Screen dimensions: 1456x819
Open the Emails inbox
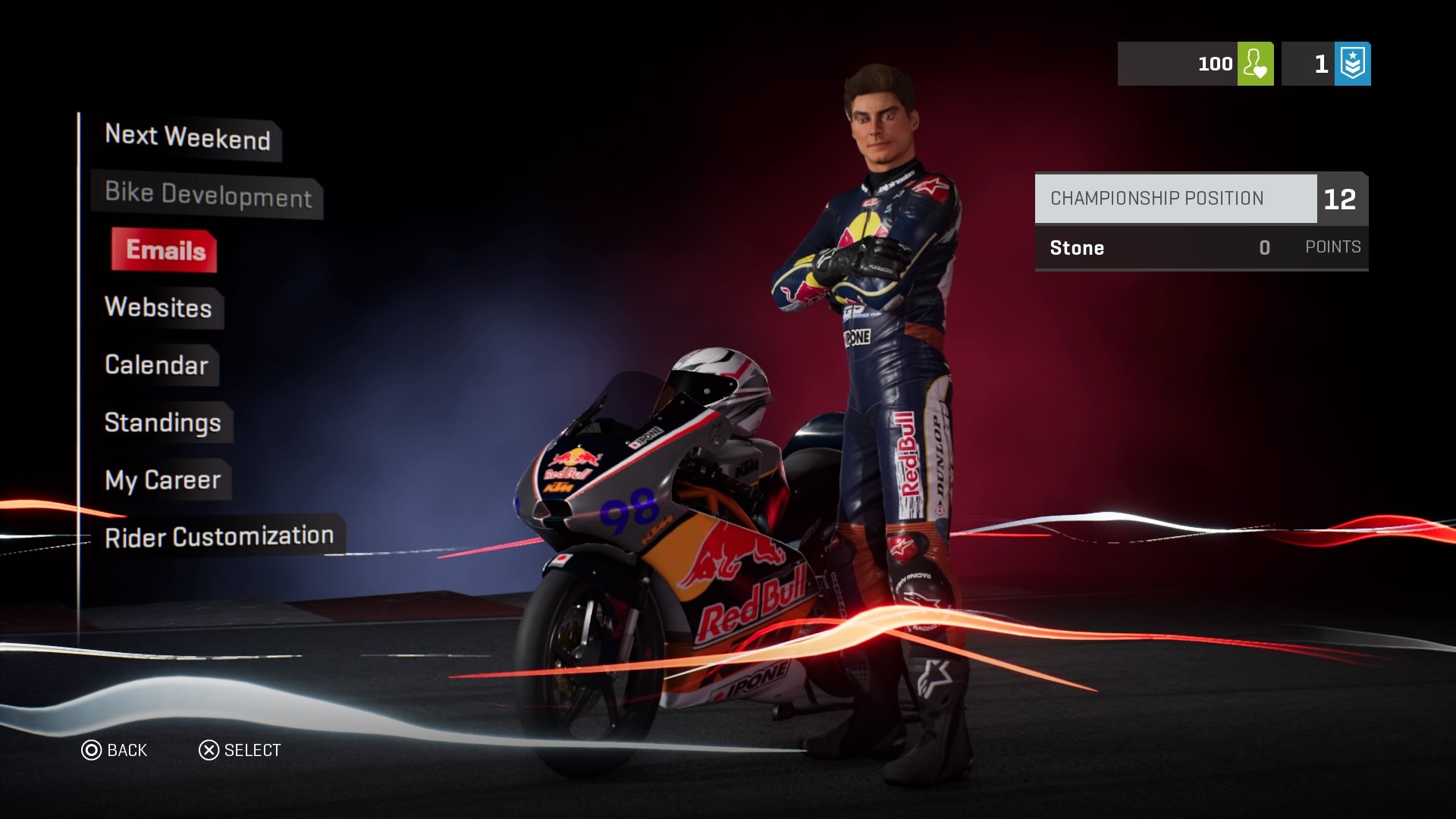click(164, 251)
